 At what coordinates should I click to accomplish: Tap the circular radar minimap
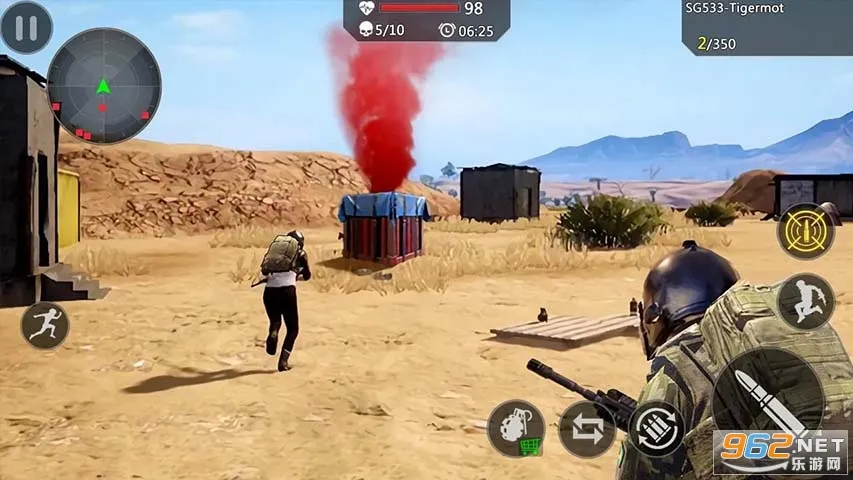coord(103,86)
